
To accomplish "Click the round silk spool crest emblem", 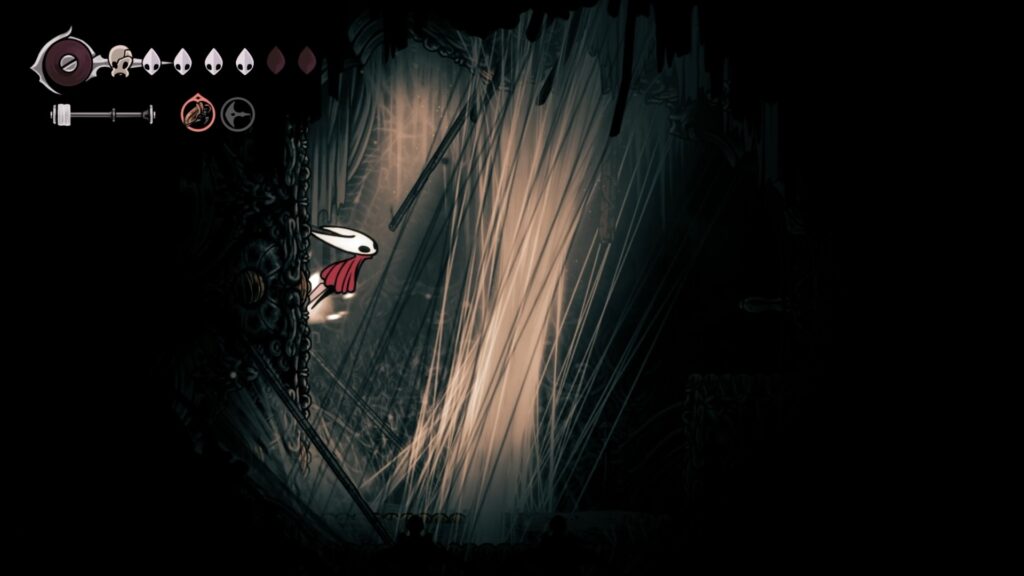I will click(66, 62).
